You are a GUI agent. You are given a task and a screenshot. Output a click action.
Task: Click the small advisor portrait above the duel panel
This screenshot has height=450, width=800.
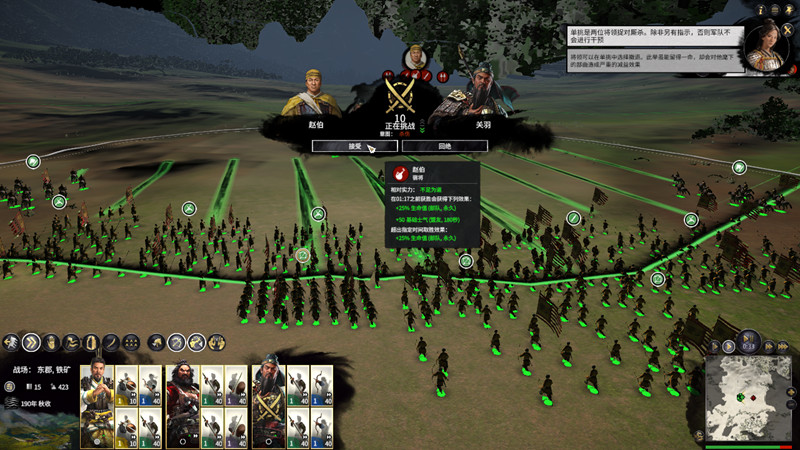point(415,55)
